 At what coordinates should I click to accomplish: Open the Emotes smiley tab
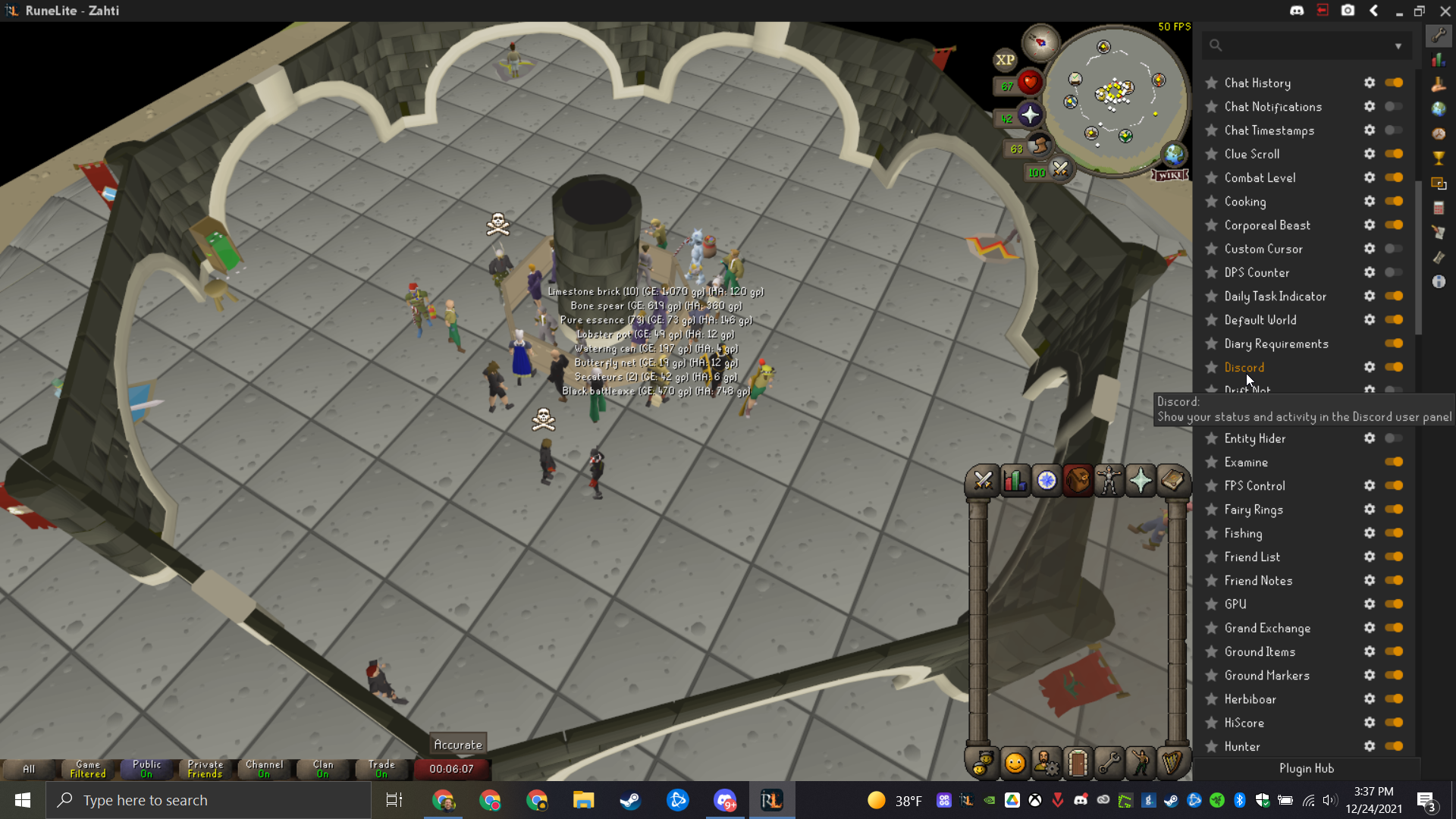[1015, 763]
